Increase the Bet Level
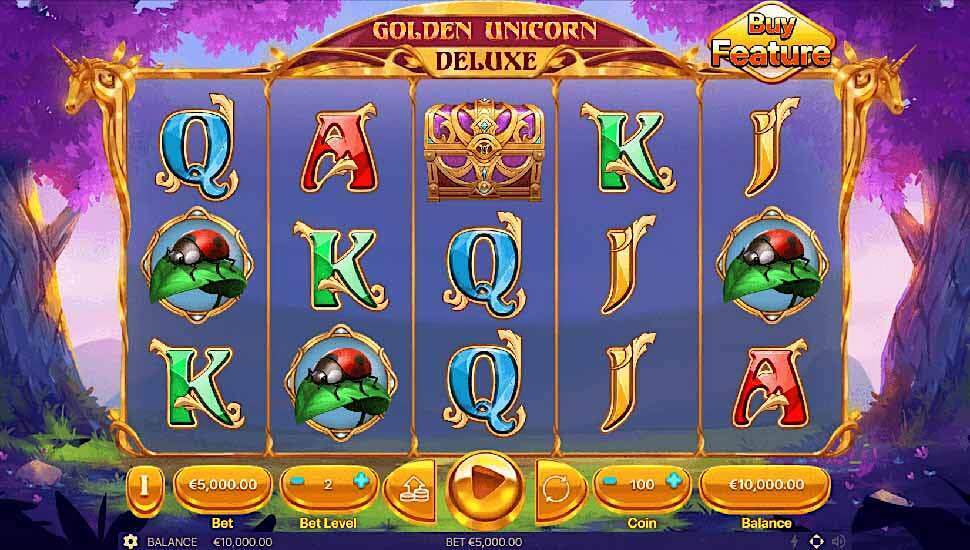The width and height of the screenshot is (970, 550). tap(361, 483)
